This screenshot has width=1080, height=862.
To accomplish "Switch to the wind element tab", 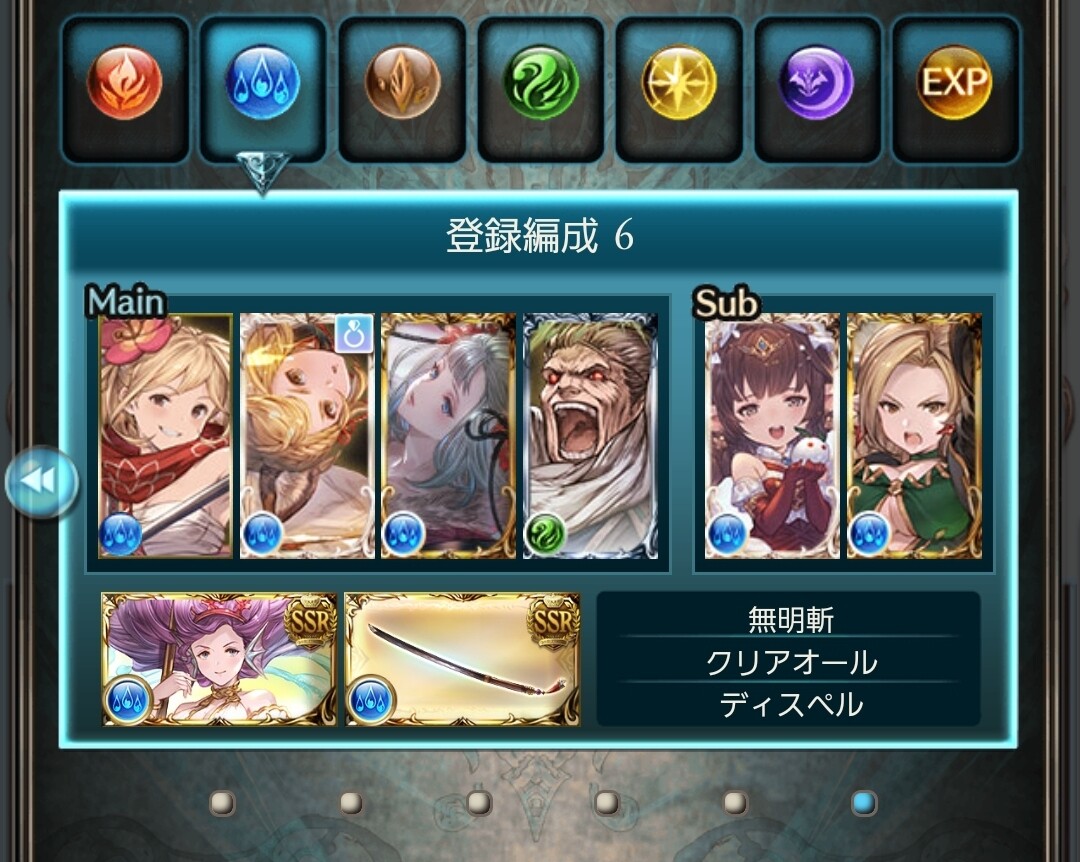I will (x=541, y=82).
